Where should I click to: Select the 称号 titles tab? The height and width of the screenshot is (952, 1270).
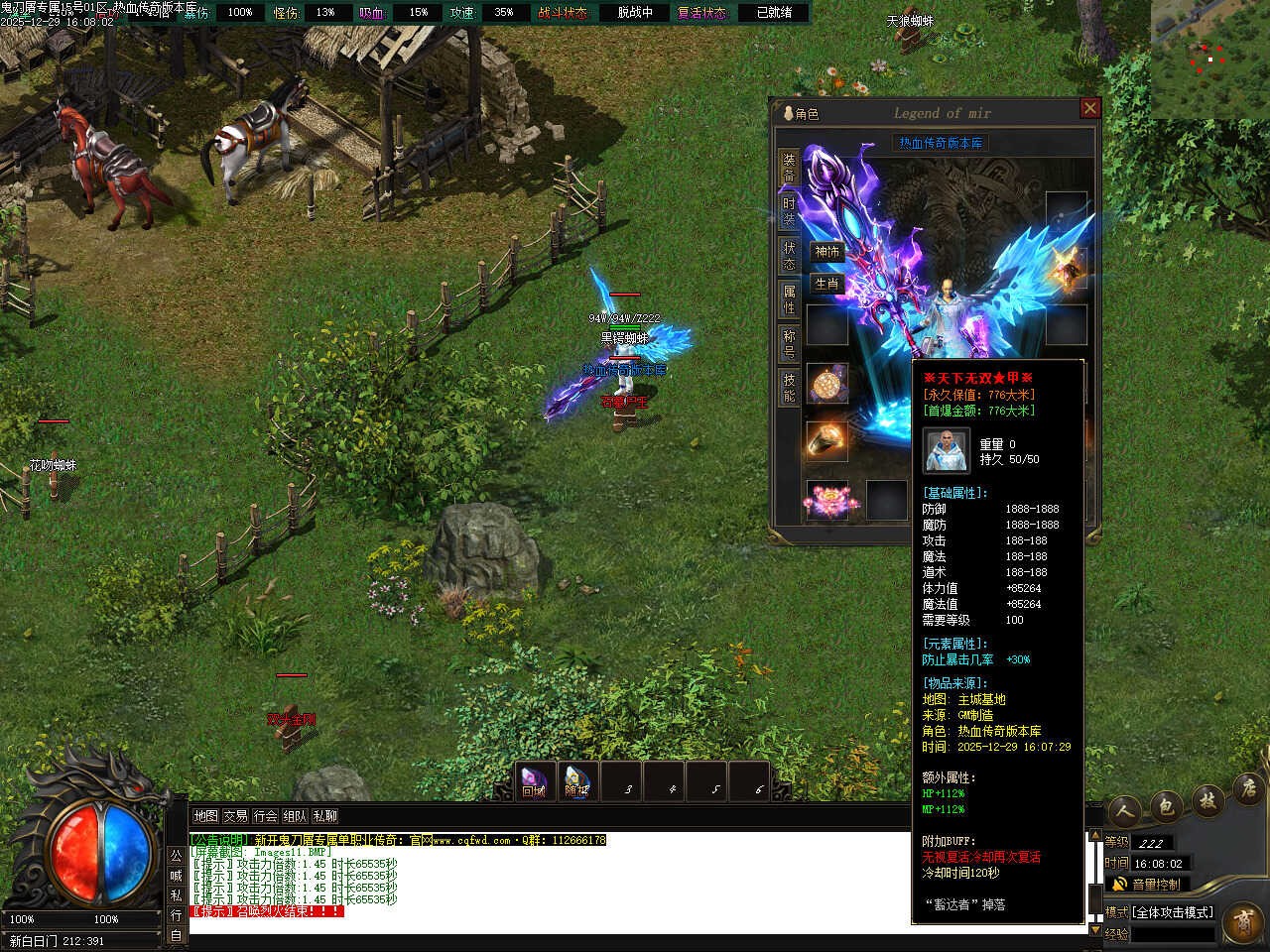pos(789,343)
